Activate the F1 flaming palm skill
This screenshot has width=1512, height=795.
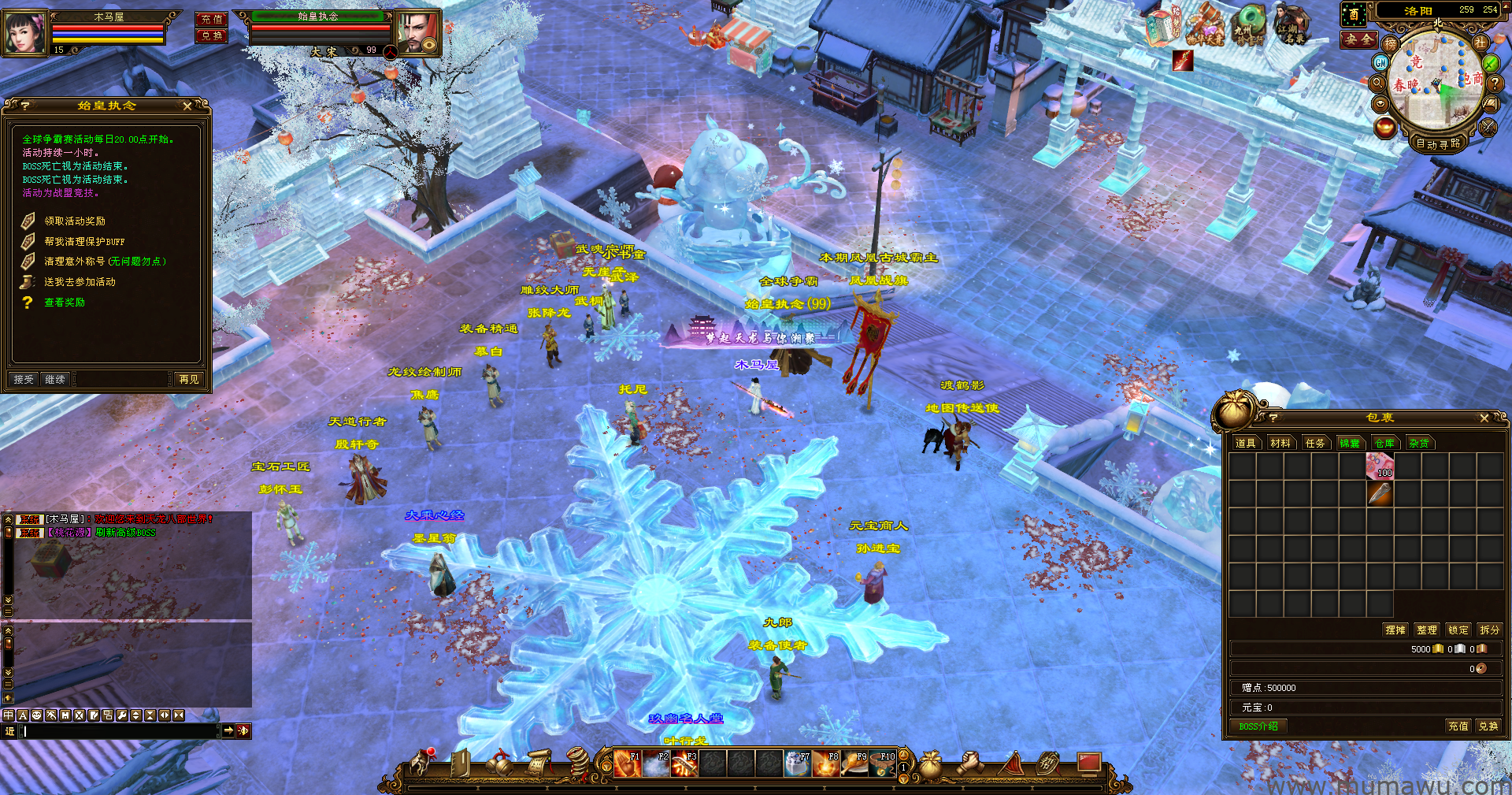pyautogui.click(x=628, y=763)
